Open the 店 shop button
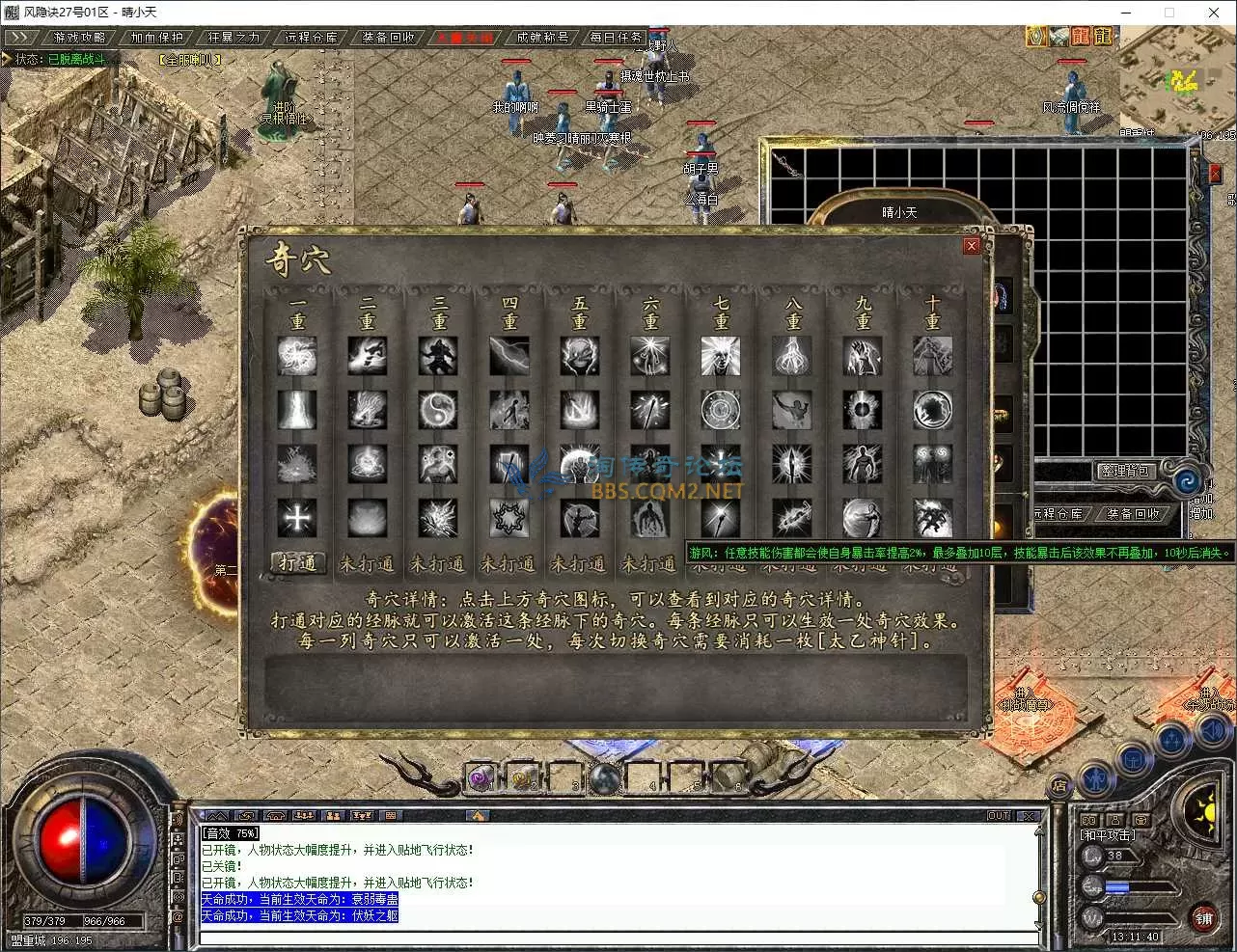Viewport: 1237px width, 952px height. pos(1059,785)
